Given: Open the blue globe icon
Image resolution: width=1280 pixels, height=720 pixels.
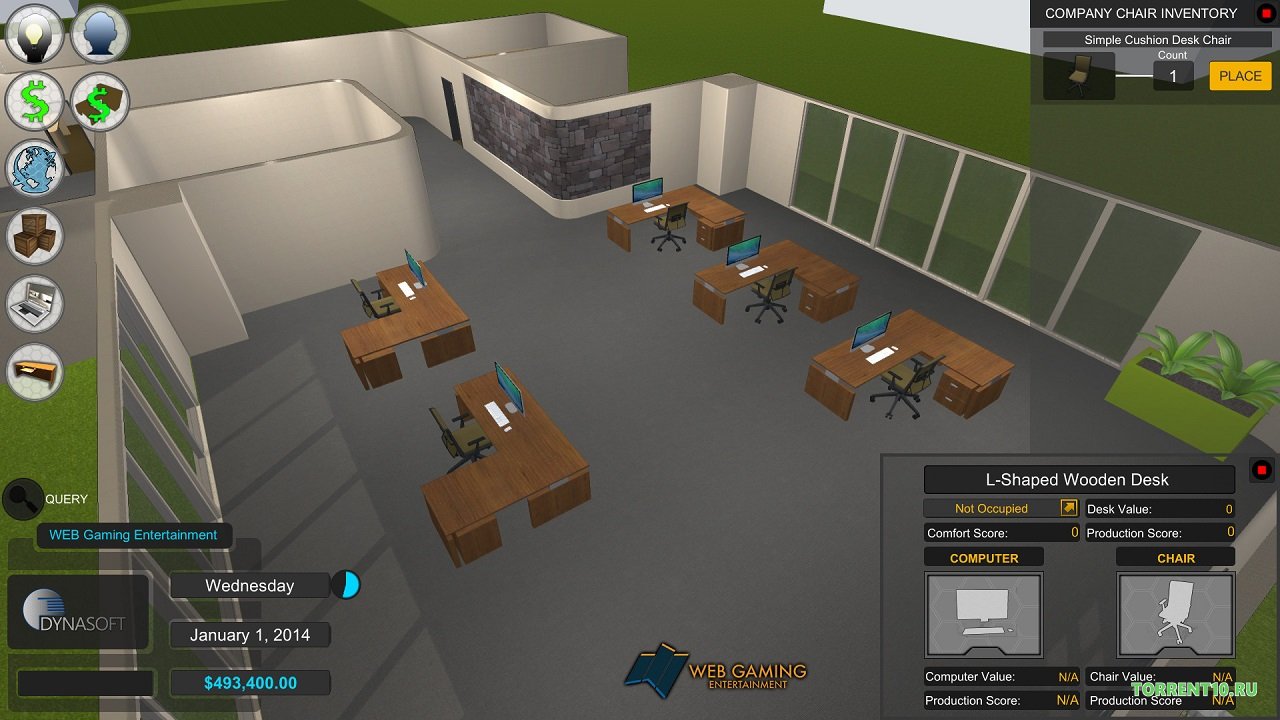Looking at the screenshot, I should click(35, 168).
